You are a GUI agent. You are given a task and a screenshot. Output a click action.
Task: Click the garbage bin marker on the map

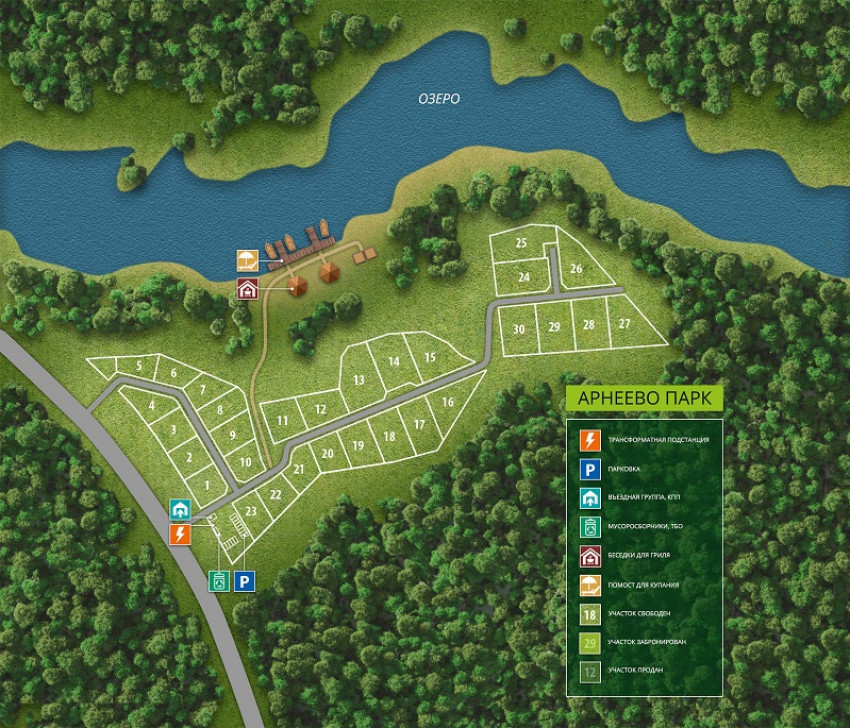coord(220,580)
